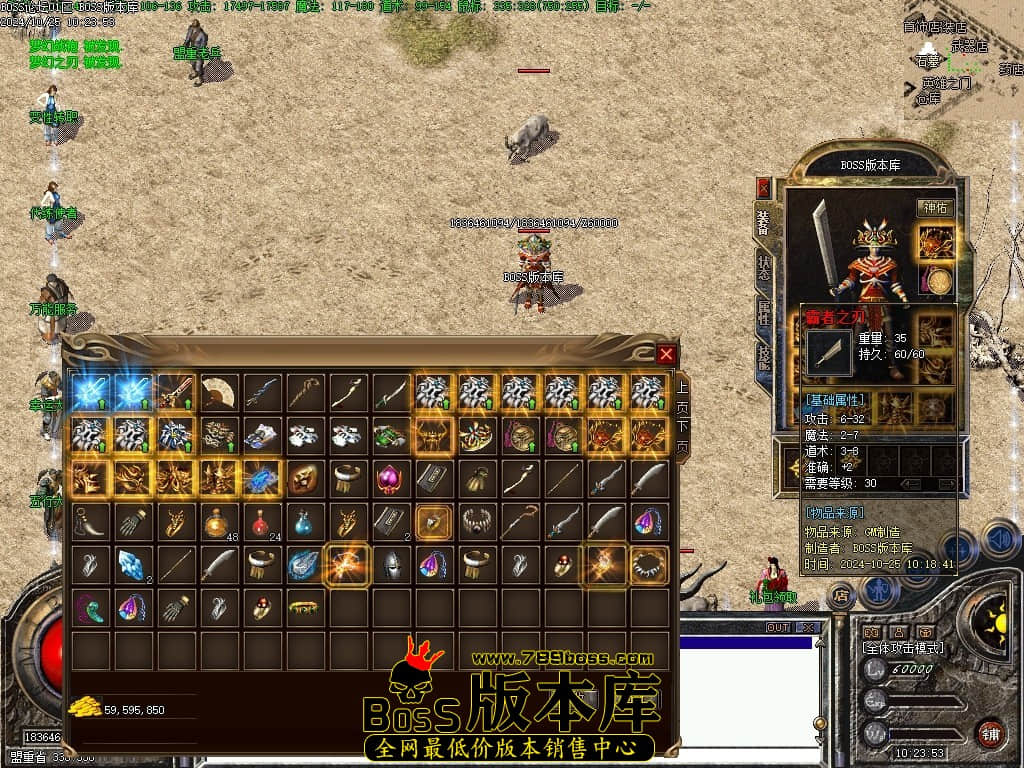Pick the orange potion stack of 48
The width and height of the screenshot is (1024, 768).
[x=219, y=521]
